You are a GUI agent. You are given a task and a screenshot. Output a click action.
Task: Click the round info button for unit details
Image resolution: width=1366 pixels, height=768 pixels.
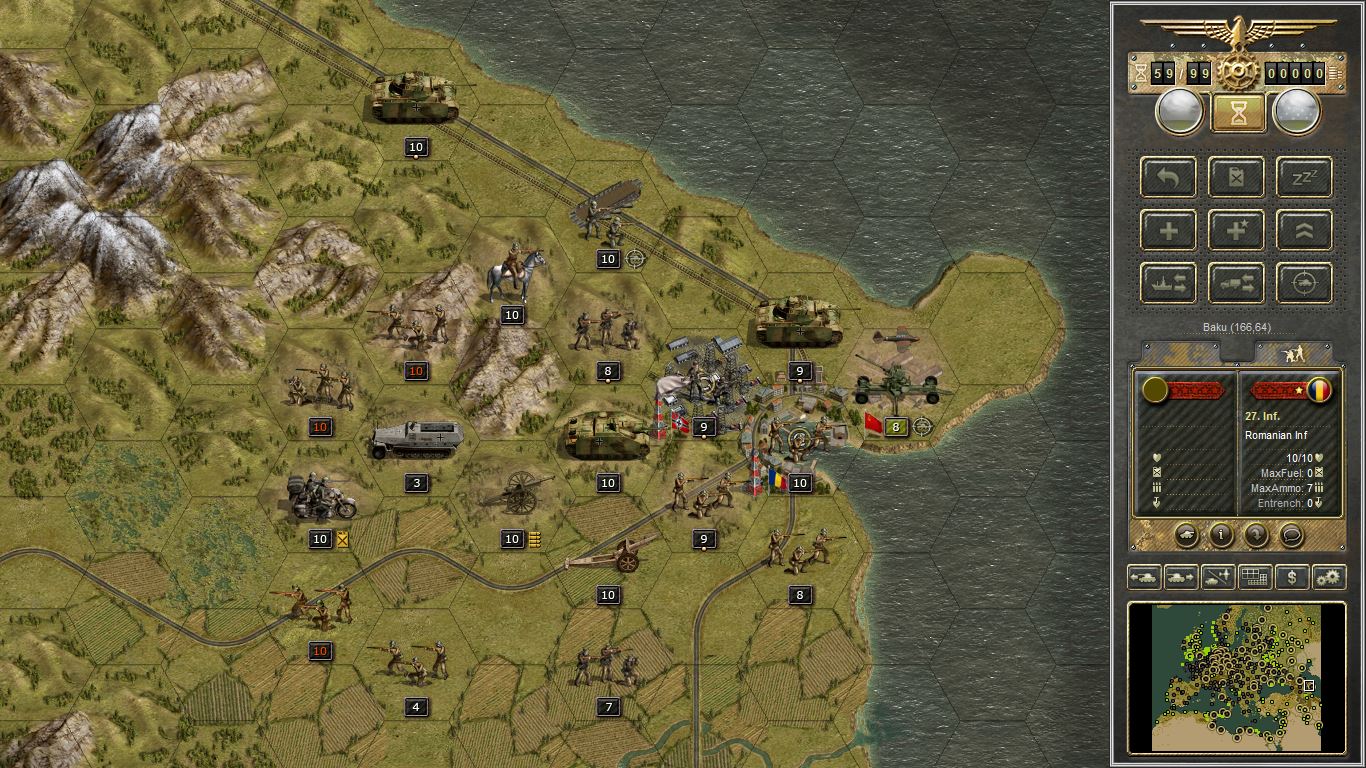coord(1220,534)
